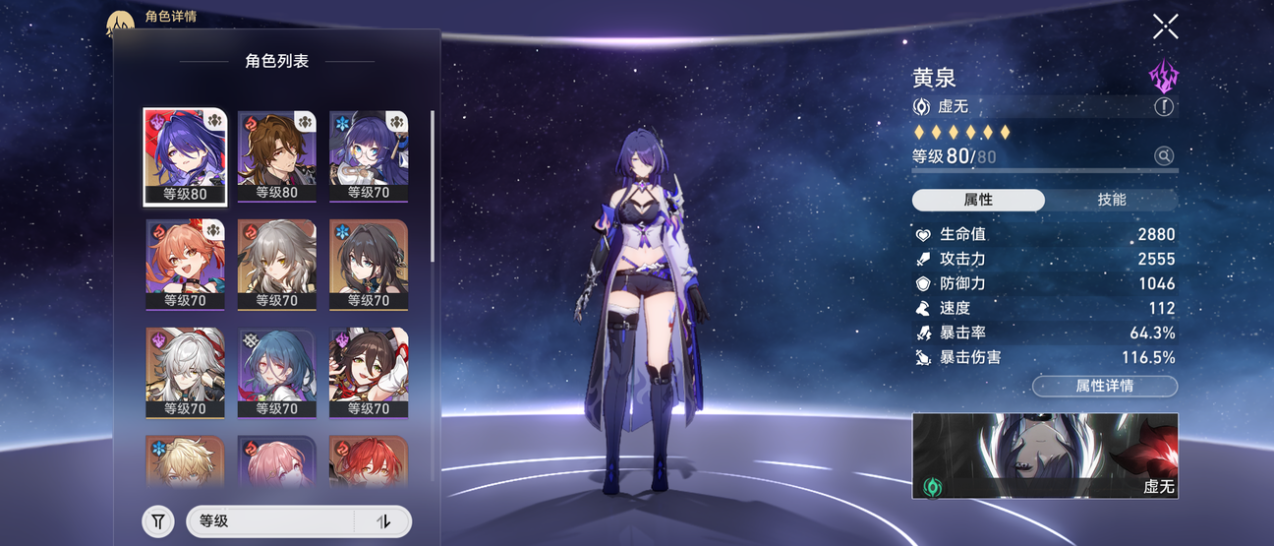Show the 属性 tab
Image resolution: width=1274 pixels, height=546 pixels.
pyautogui.click(x=978, y=200)
